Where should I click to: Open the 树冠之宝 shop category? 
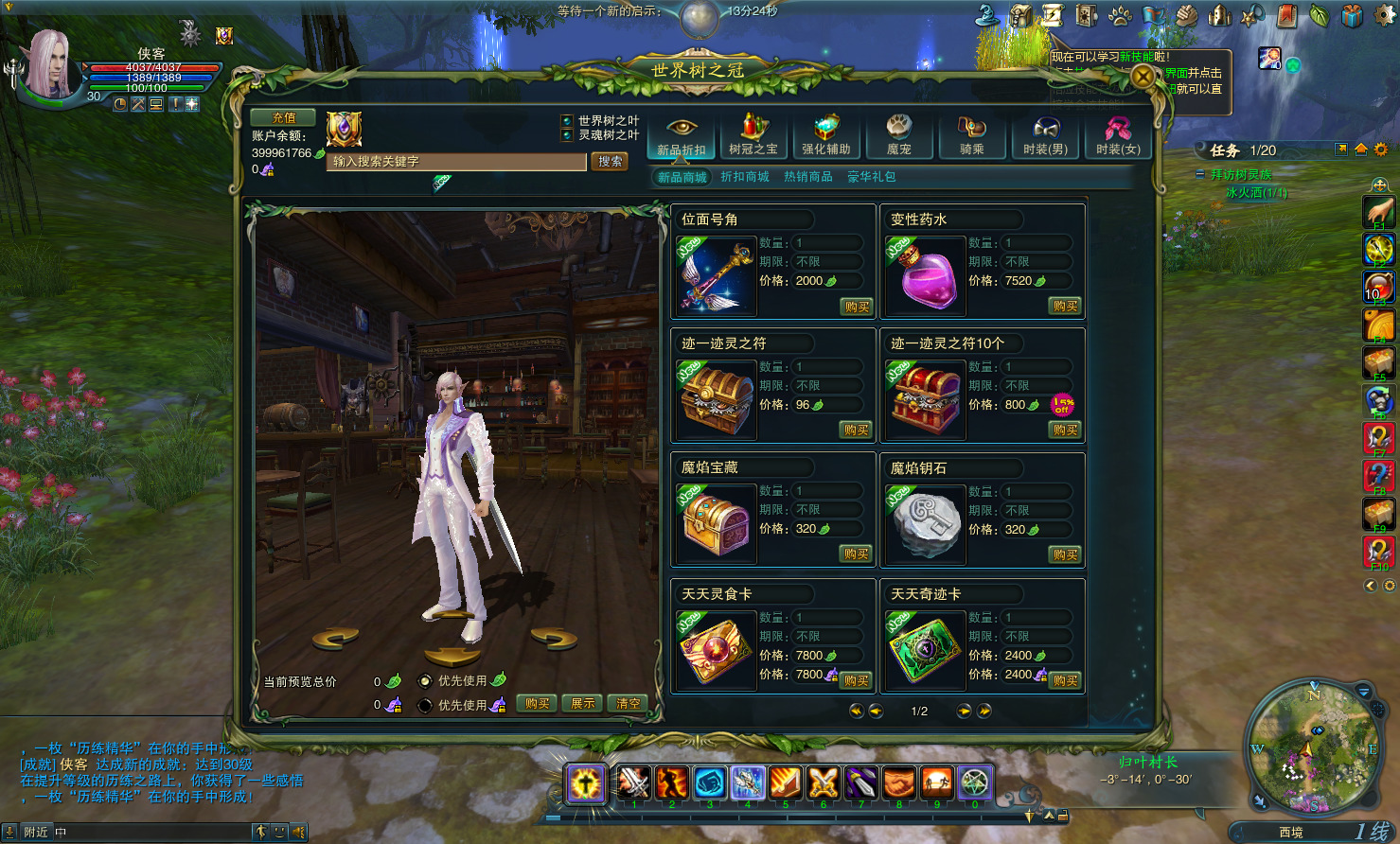pyautogui.click(x=753, y=135)
